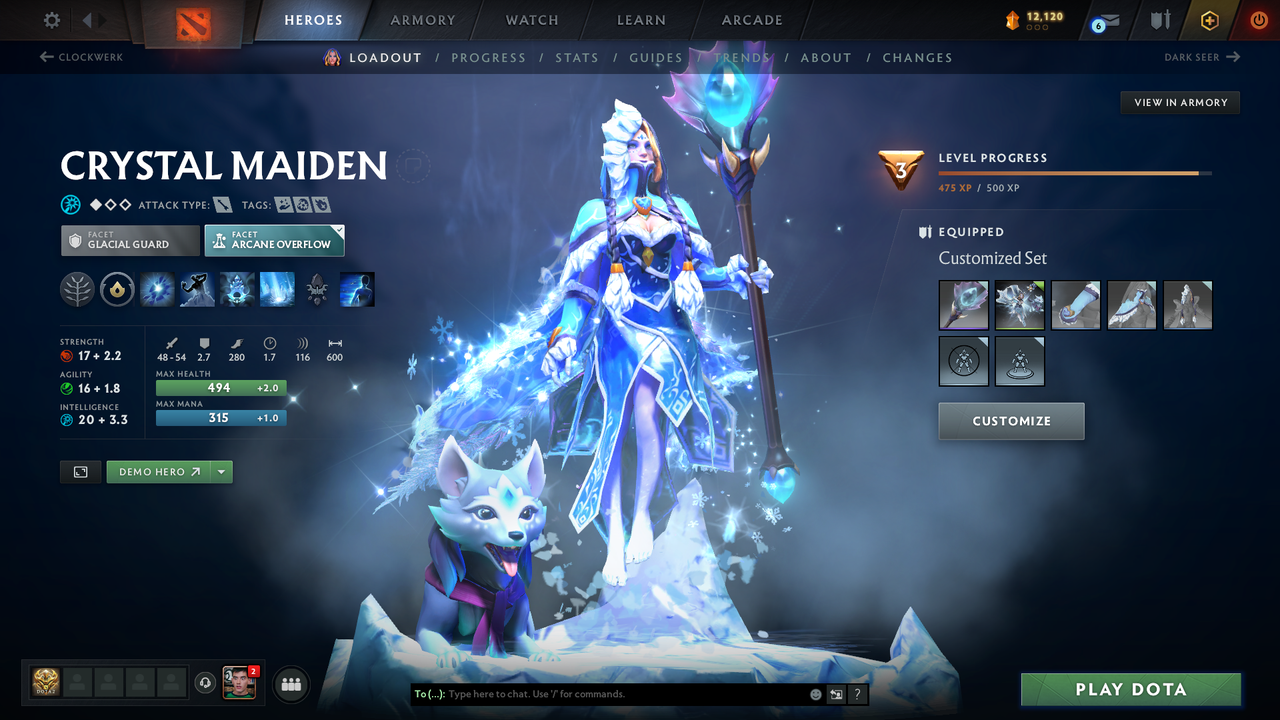Select the Frostbite ability icon
The height and width of the screenshot is (720, 1280).
coord(197,289)
